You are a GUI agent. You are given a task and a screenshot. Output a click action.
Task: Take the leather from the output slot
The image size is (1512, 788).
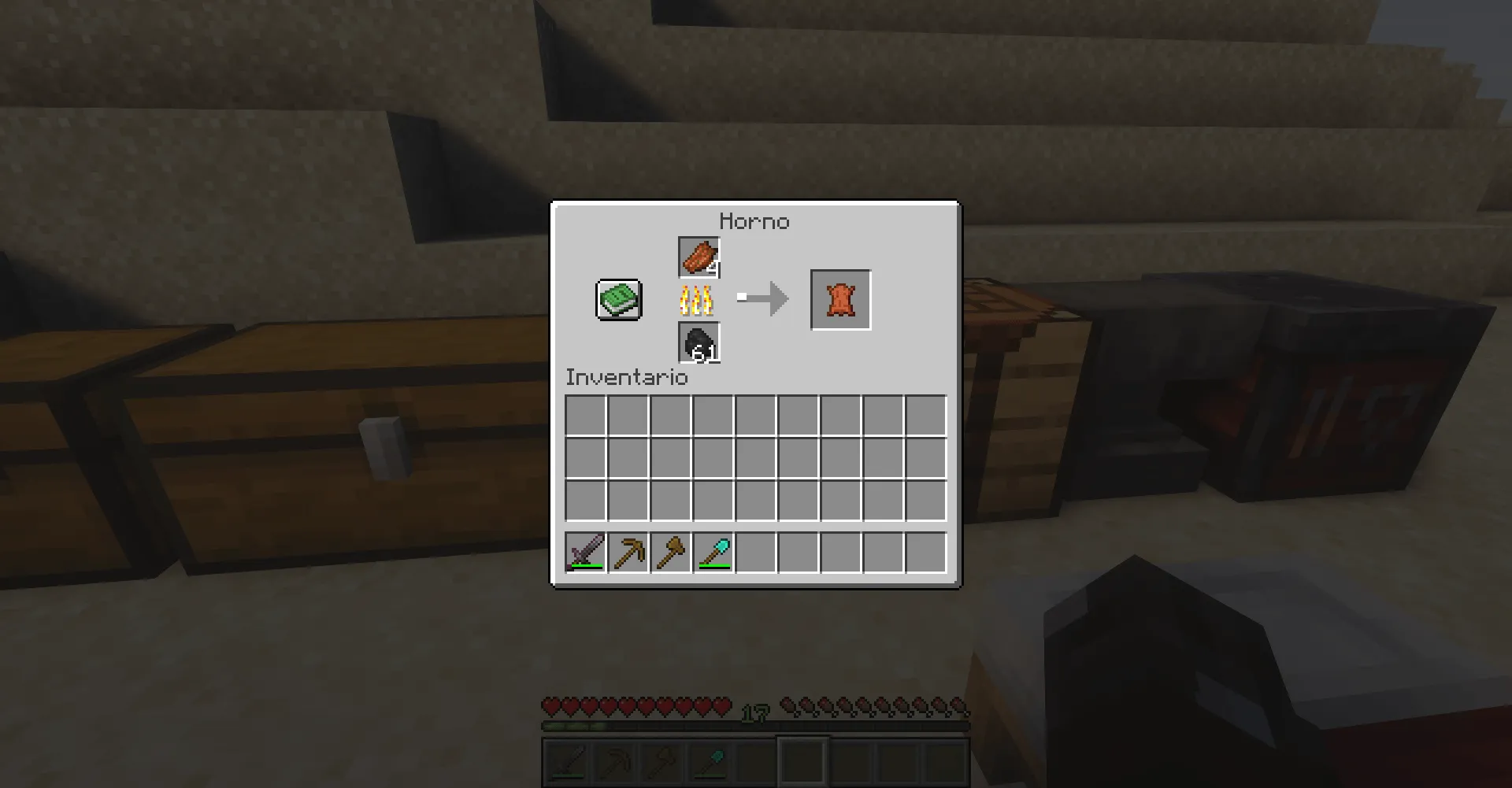click(x=840, y=298)
